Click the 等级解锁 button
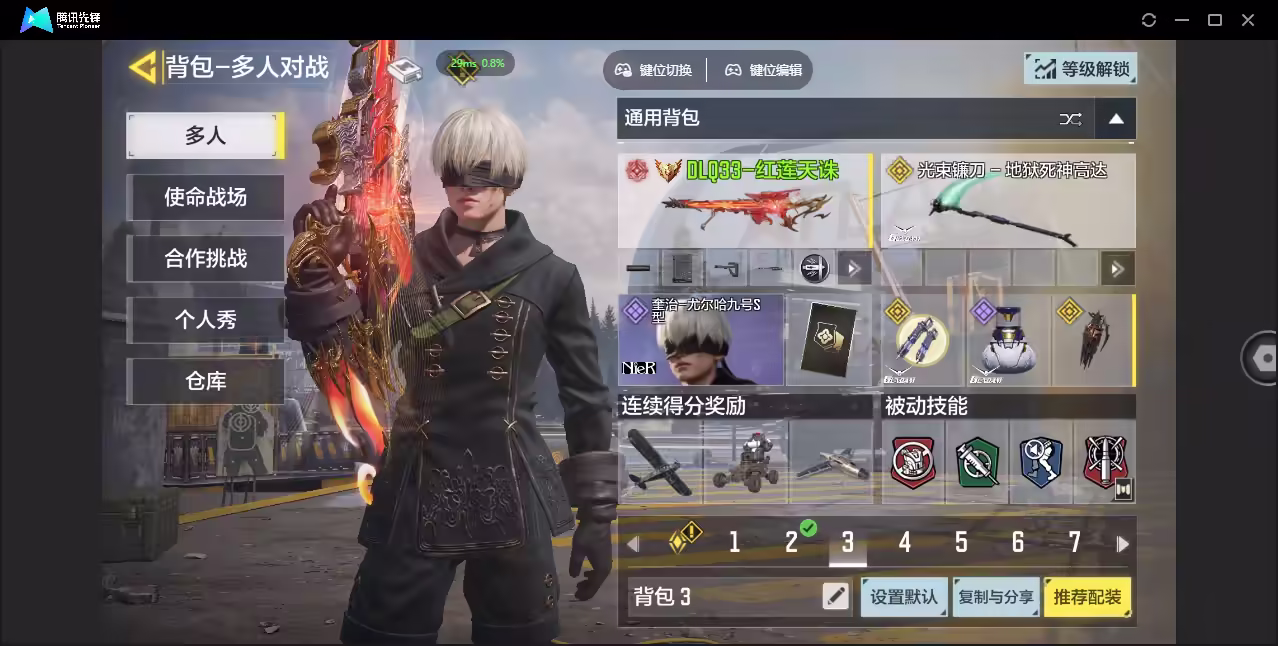Image resolution: width=1278 pixels, height=646 pixels. coord(1081,69)
